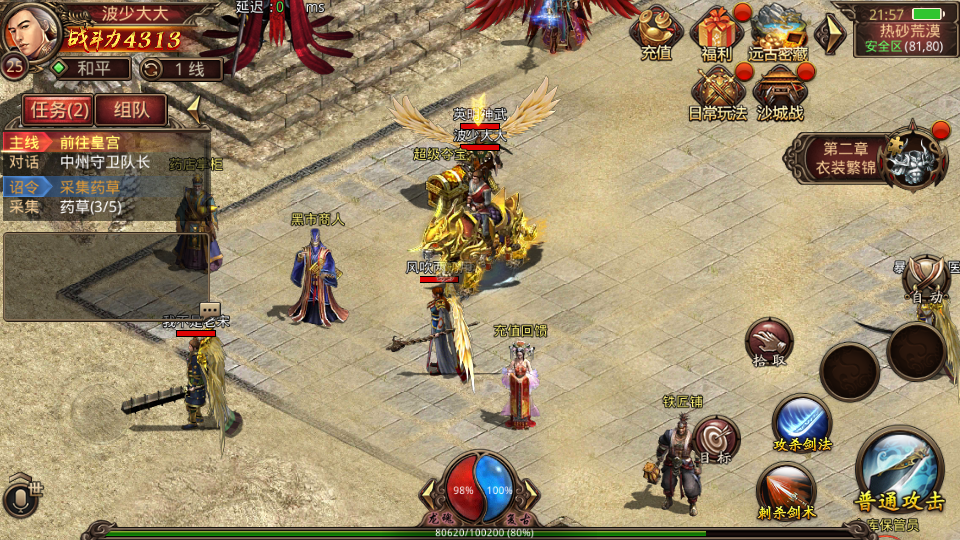This screenshot has width=960, height=540.
Task: Change the 和平 attack mode
Action: pyautogui.click(x=92, y=68)
